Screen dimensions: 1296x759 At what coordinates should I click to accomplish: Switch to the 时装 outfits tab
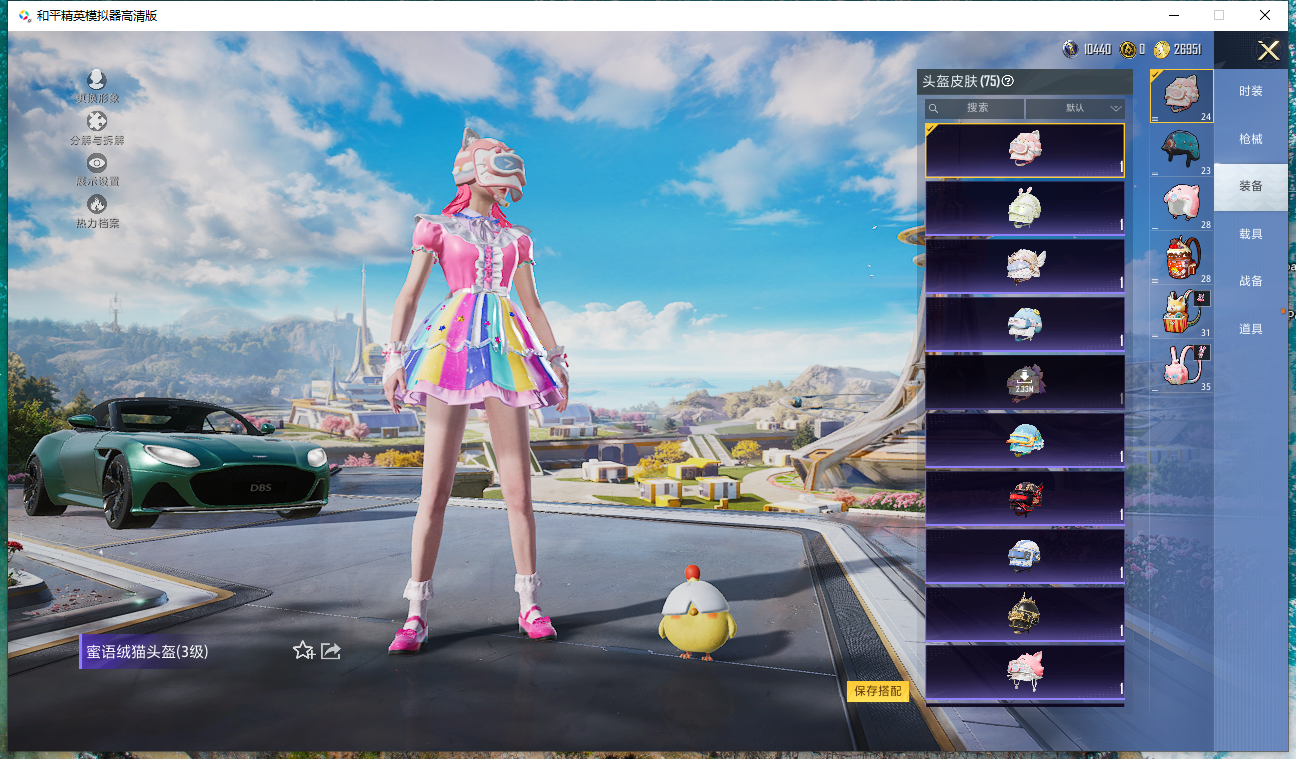click(x=1250, y=91)
